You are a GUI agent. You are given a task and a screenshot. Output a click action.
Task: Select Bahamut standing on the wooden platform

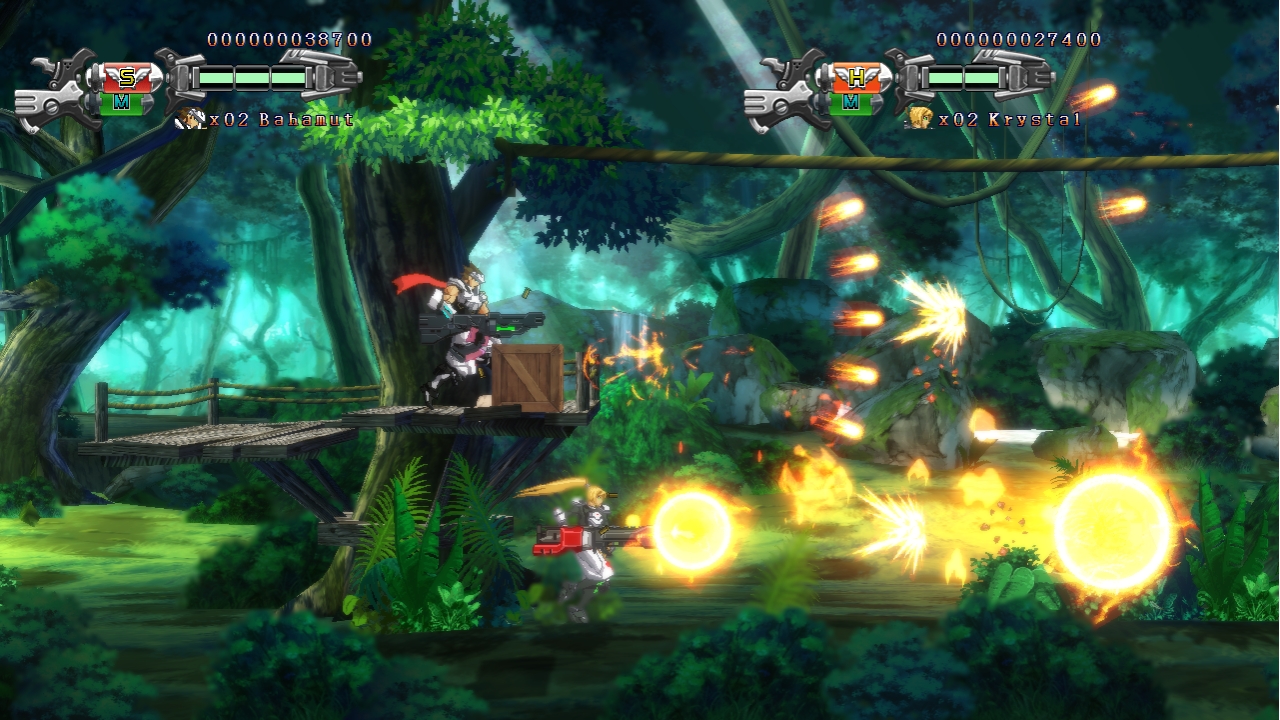click(x=460, y=340)
